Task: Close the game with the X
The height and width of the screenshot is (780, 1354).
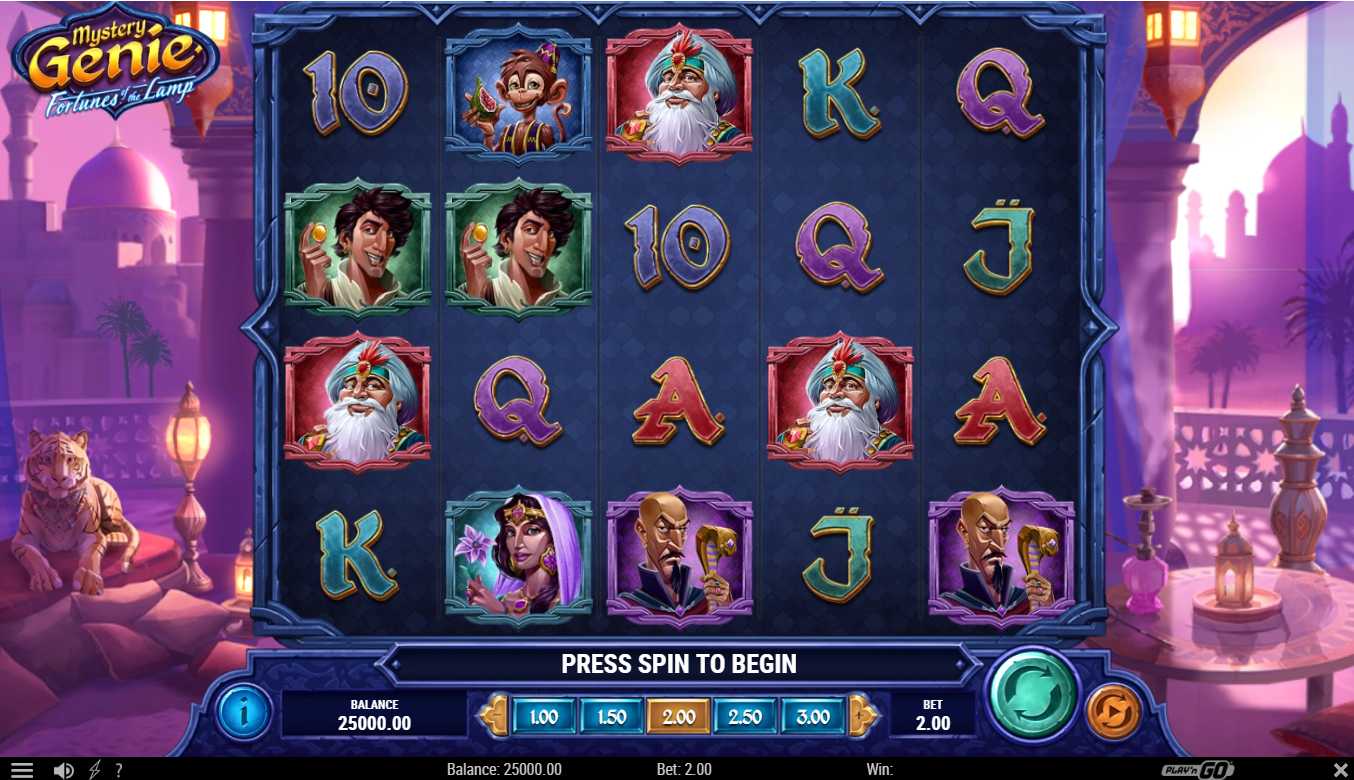Action: point(1340,770)
